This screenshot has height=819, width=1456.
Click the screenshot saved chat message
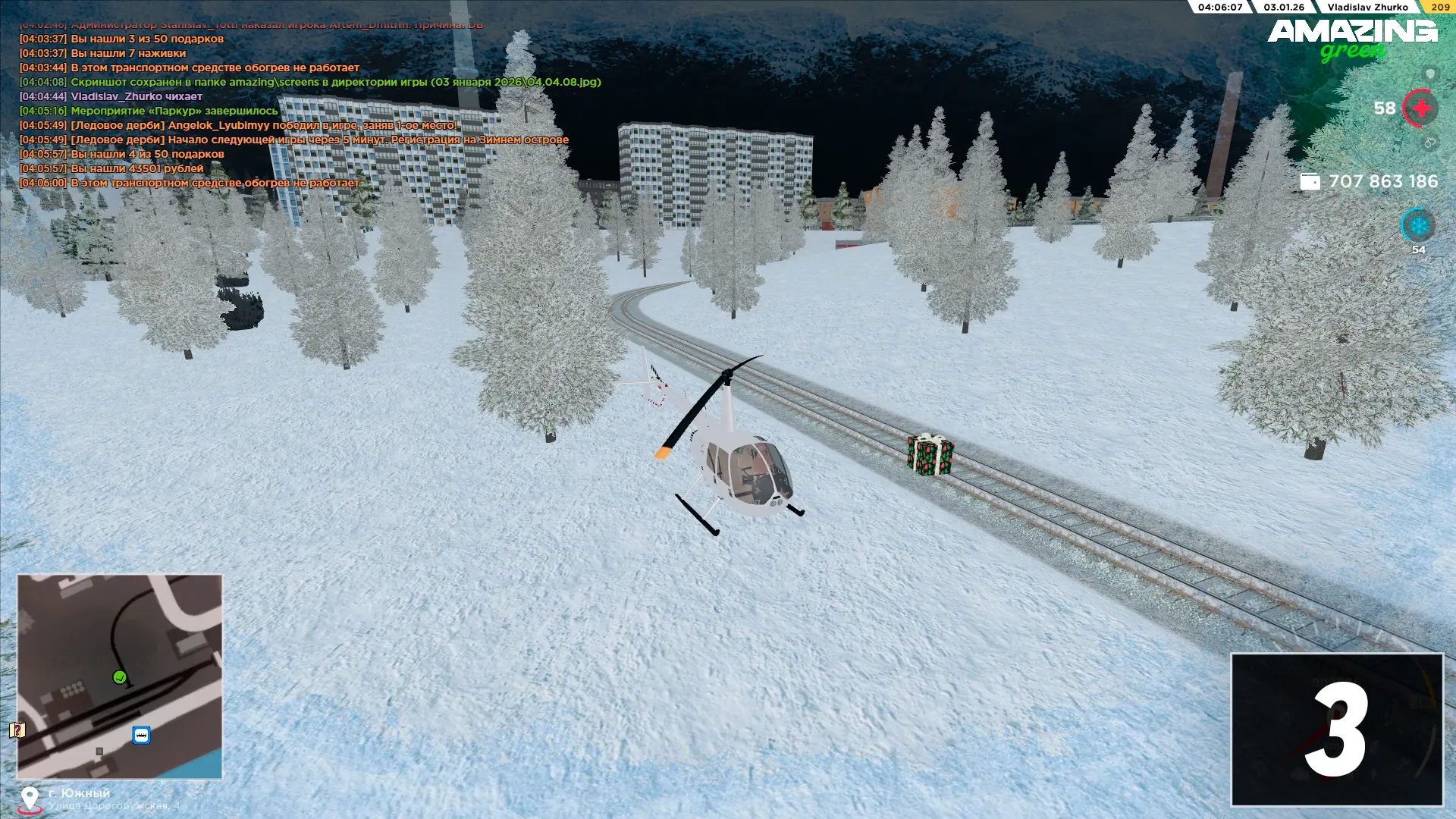coord(335,82)
